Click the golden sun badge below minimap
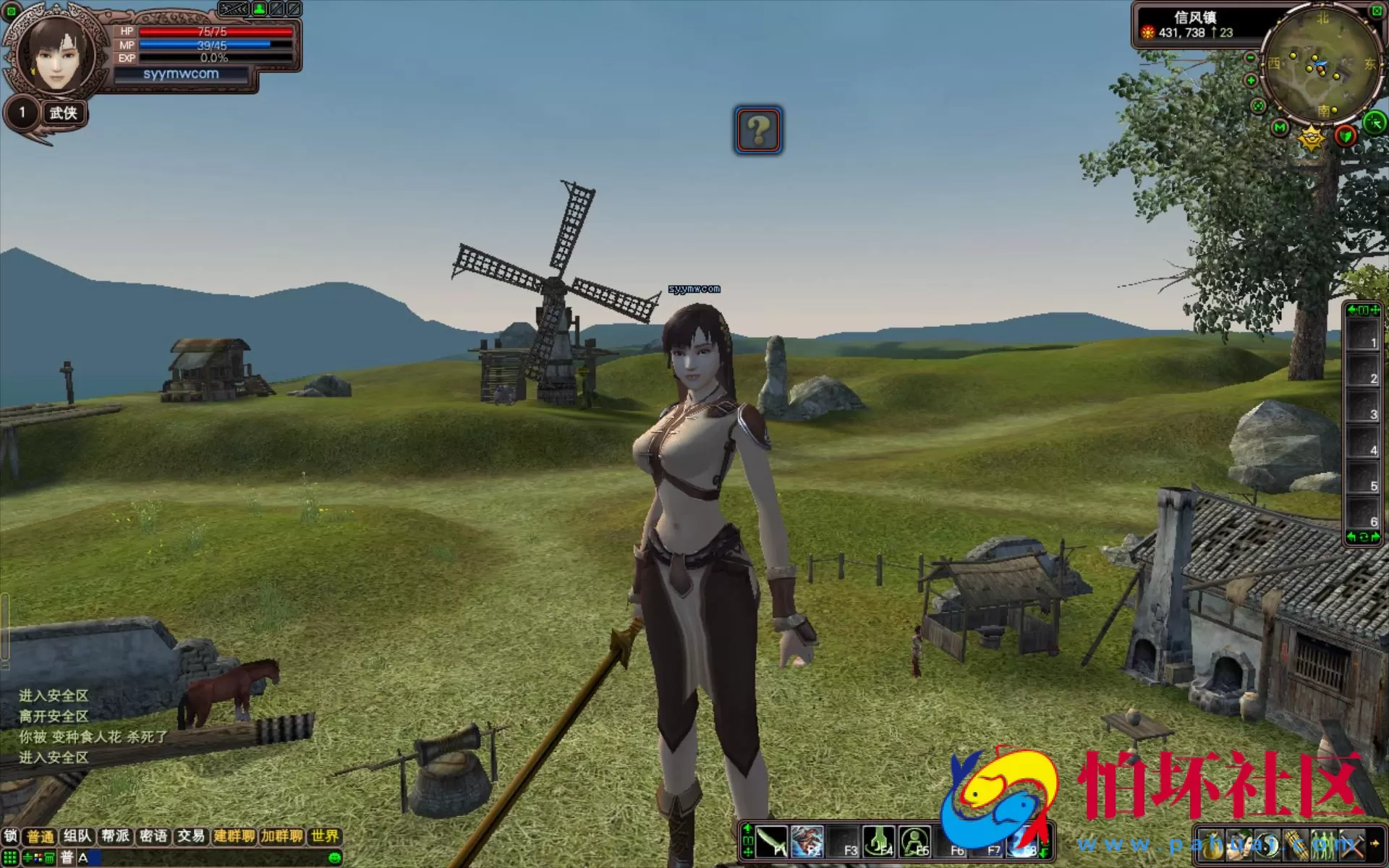 [1311, 137]
